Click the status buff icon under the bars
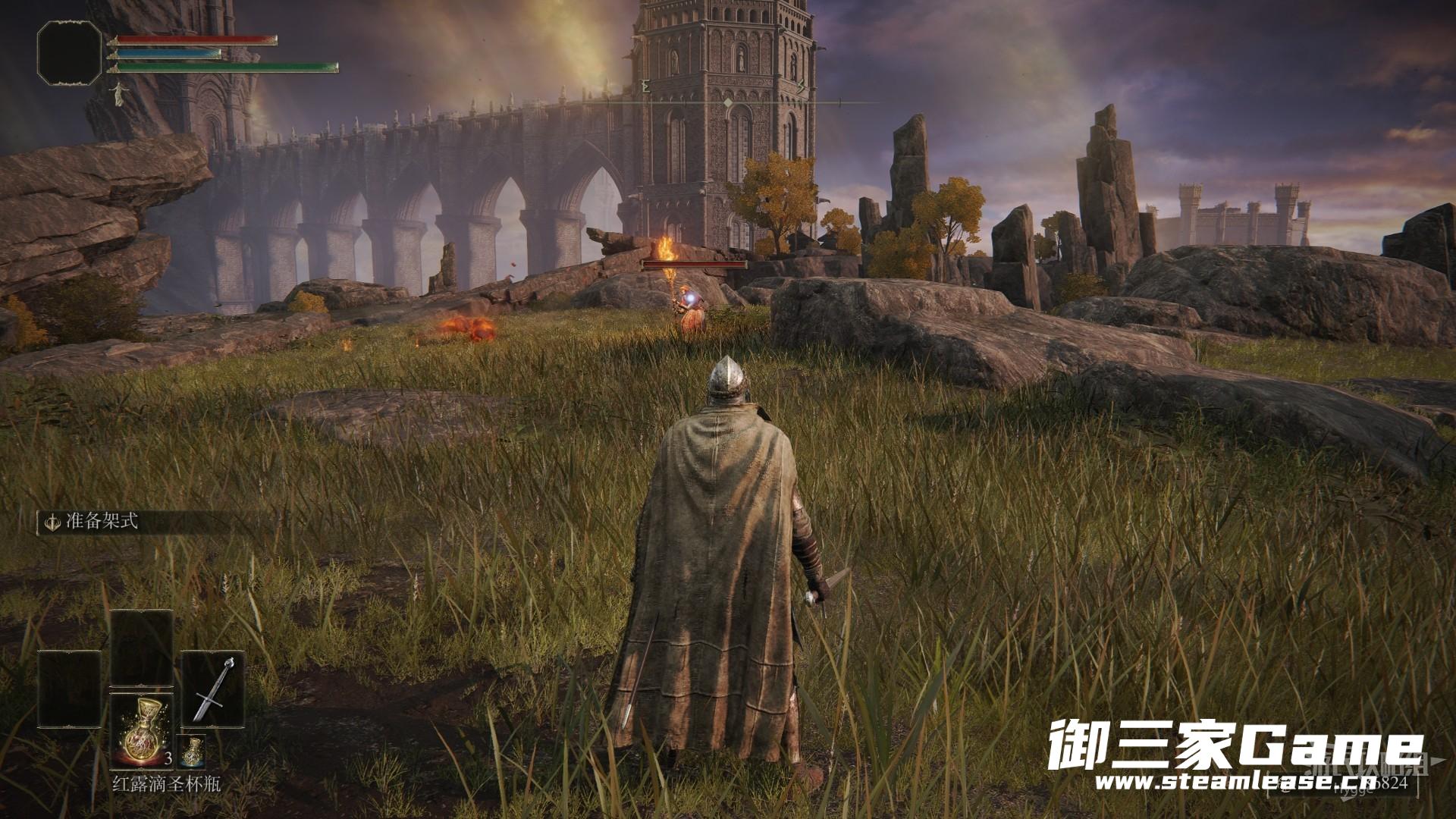The image size is (1456, 819). [118, 93]
